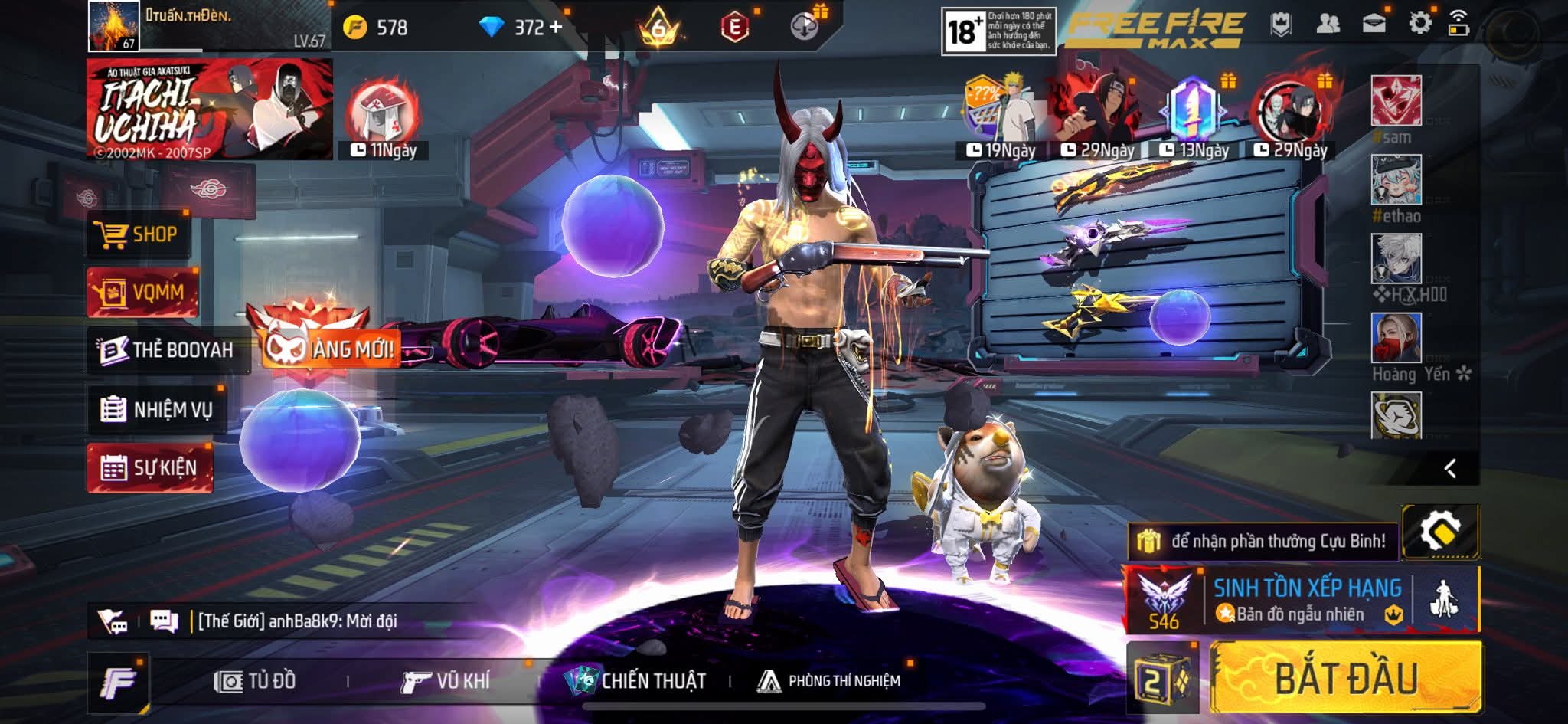Open the player profile avatar

pyautogui.click(x=113, y=26)
